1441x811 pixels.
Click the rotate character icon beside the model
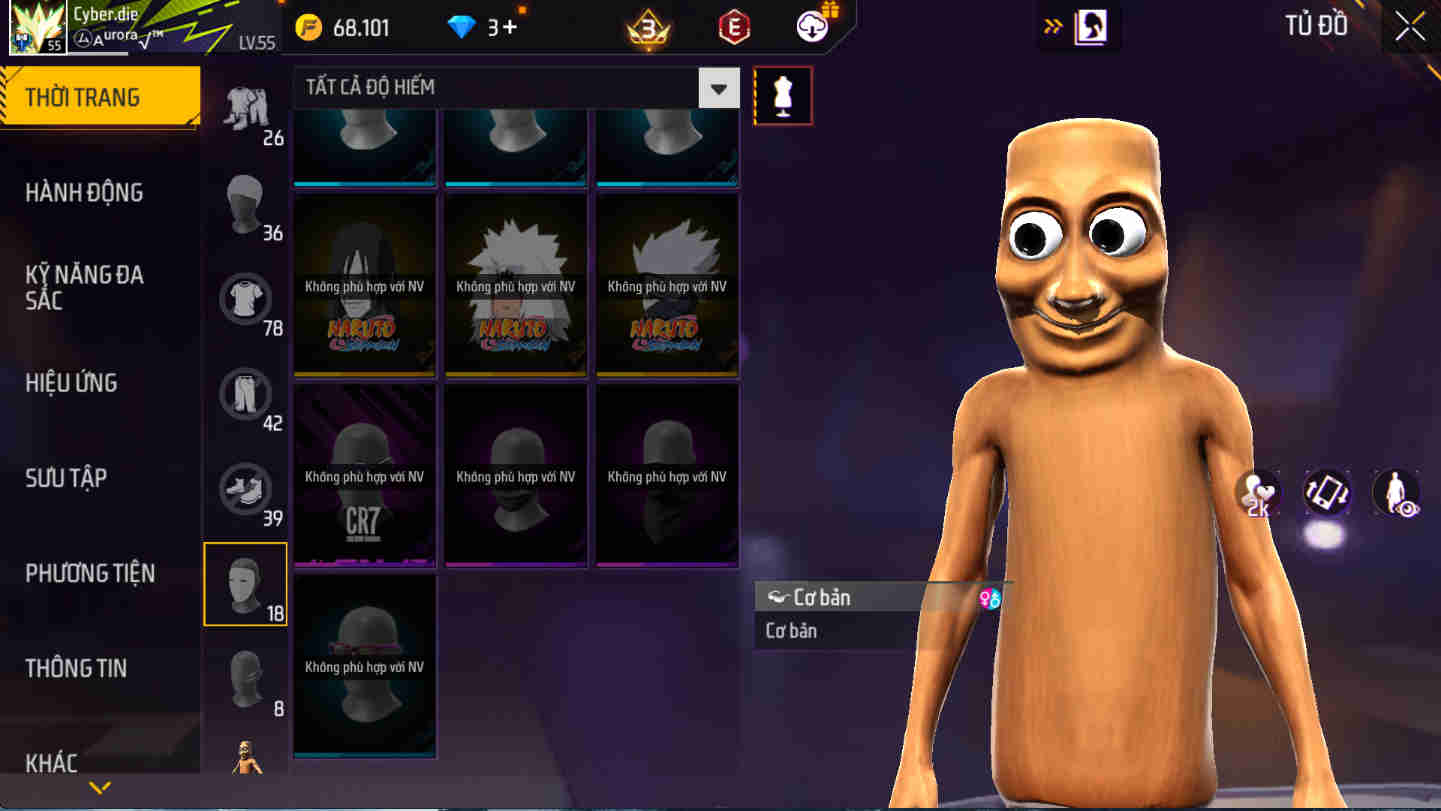pyautogui.click(x=1328, y=493)
